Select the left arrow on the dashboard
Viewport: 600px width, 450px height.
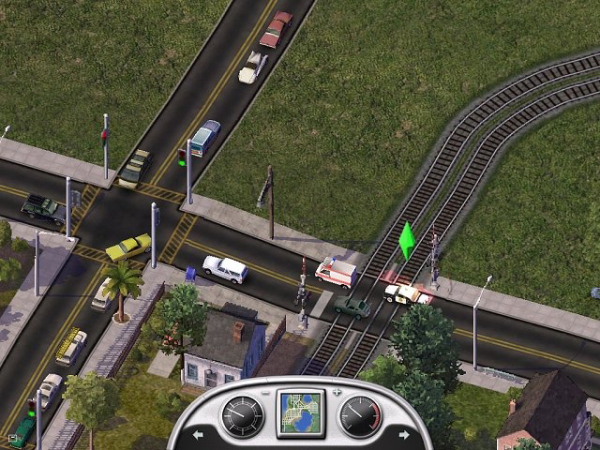point(197,435)
